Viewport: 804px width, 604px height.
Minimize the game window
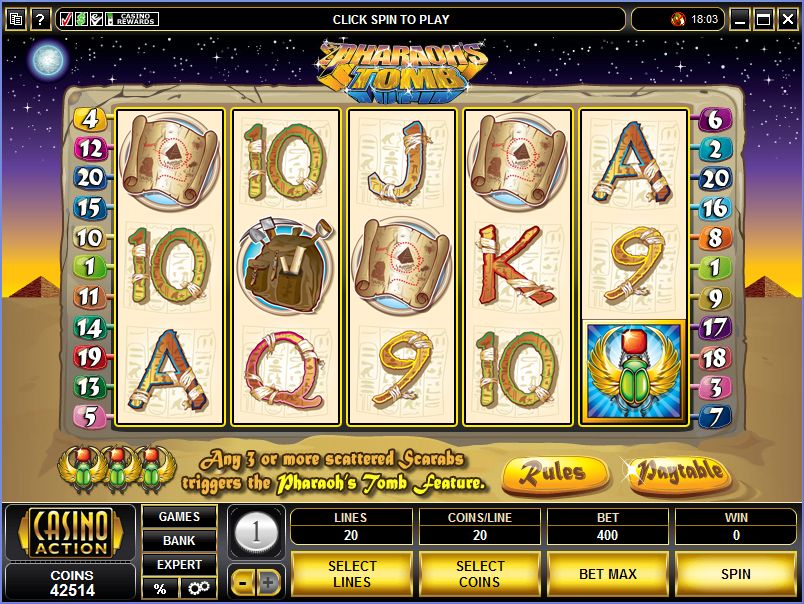pos(740,19)
